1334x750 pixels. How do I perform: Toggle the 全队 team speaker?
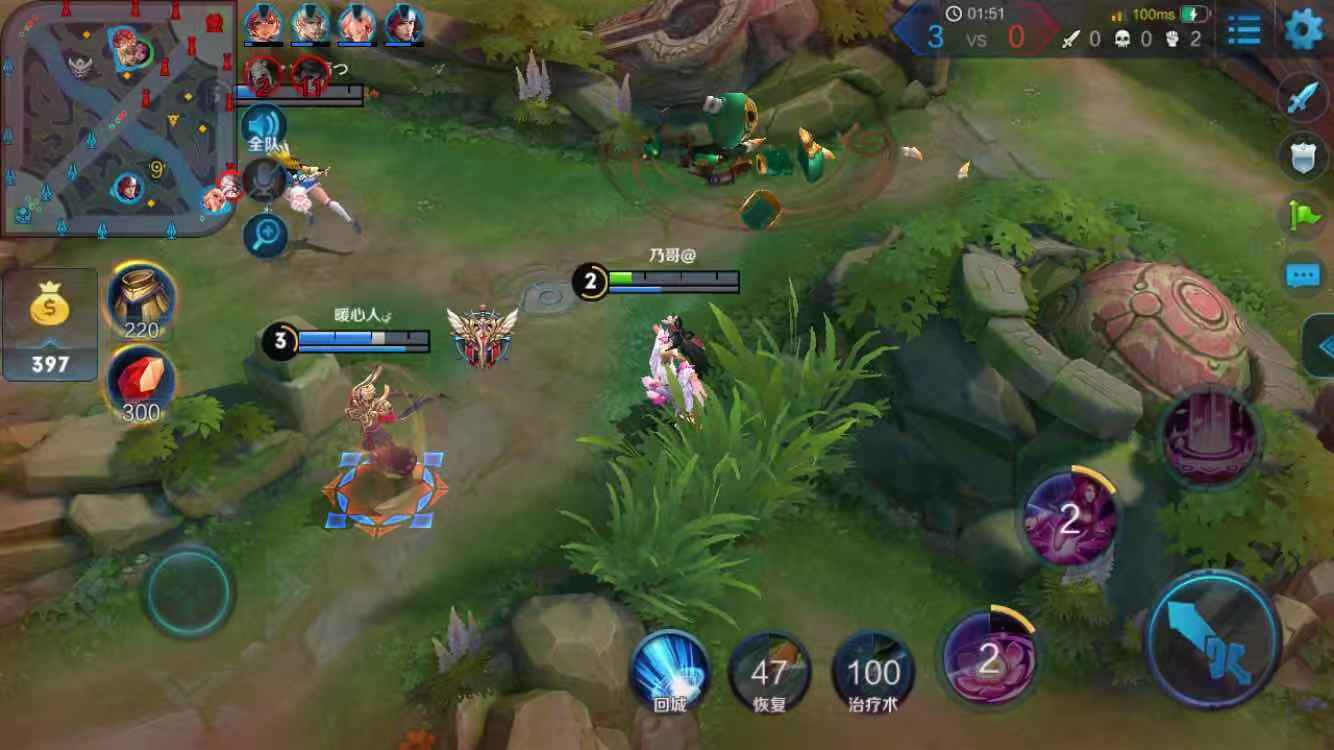coord(263,128)
